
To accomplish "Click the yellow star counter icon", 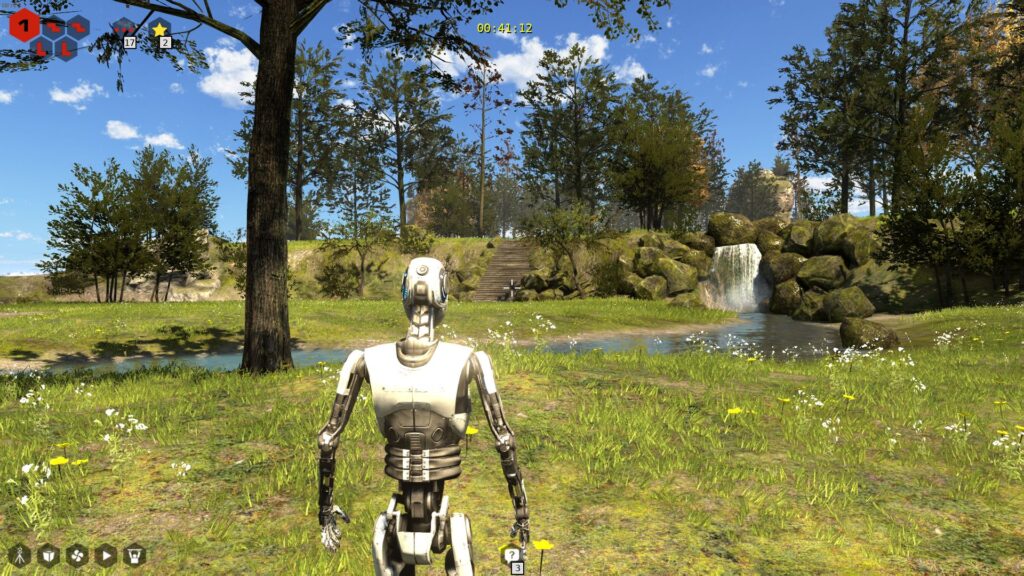I will point(159,29).
